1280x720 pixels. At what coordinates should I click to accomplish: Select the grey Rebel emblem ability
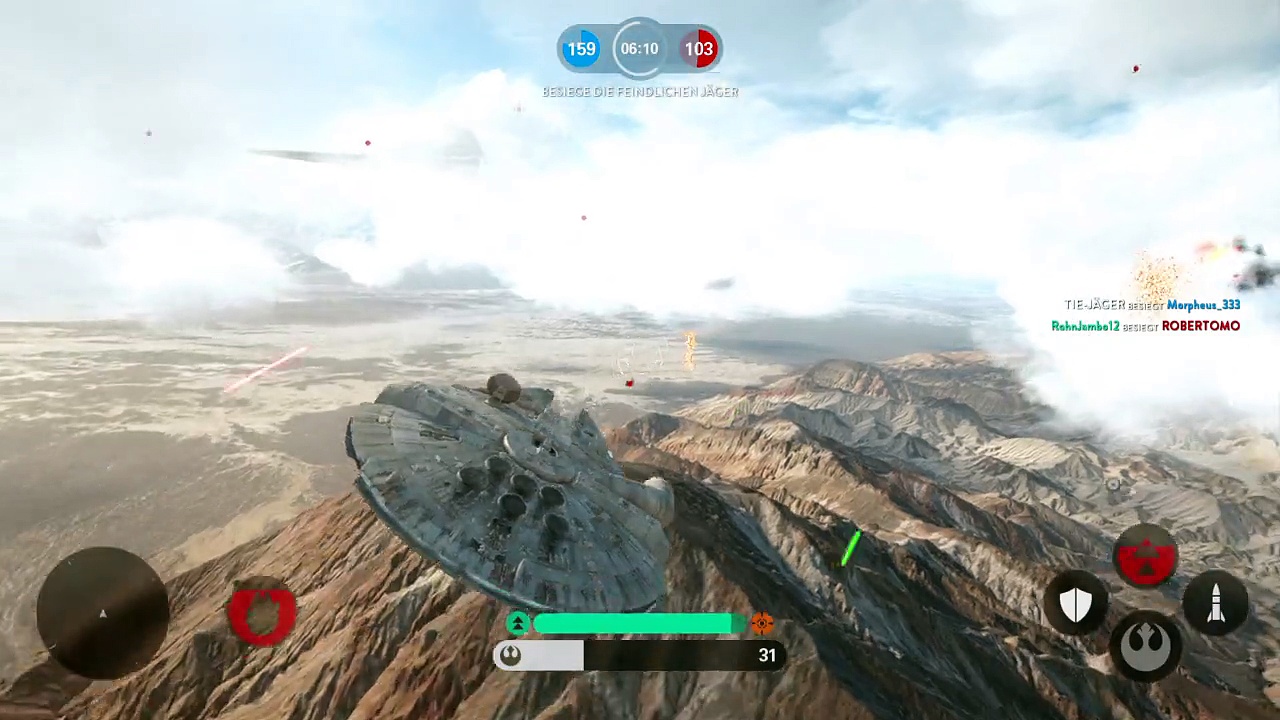click(1146, 645)
